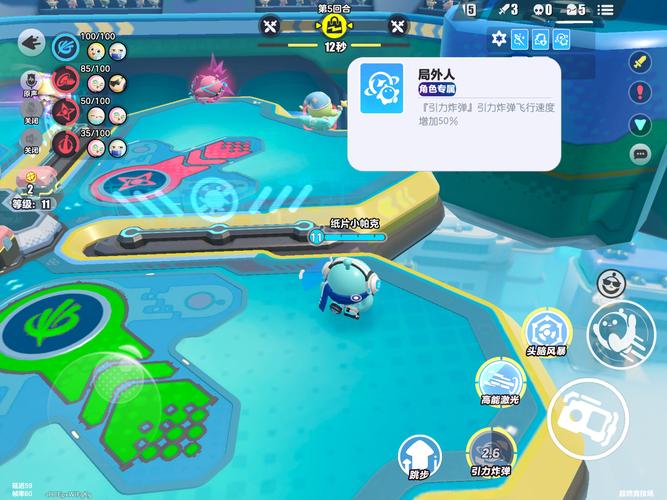Screen dimensions: 667x500
Task: Send the sword attack signal
Action: tap(640, 61)
